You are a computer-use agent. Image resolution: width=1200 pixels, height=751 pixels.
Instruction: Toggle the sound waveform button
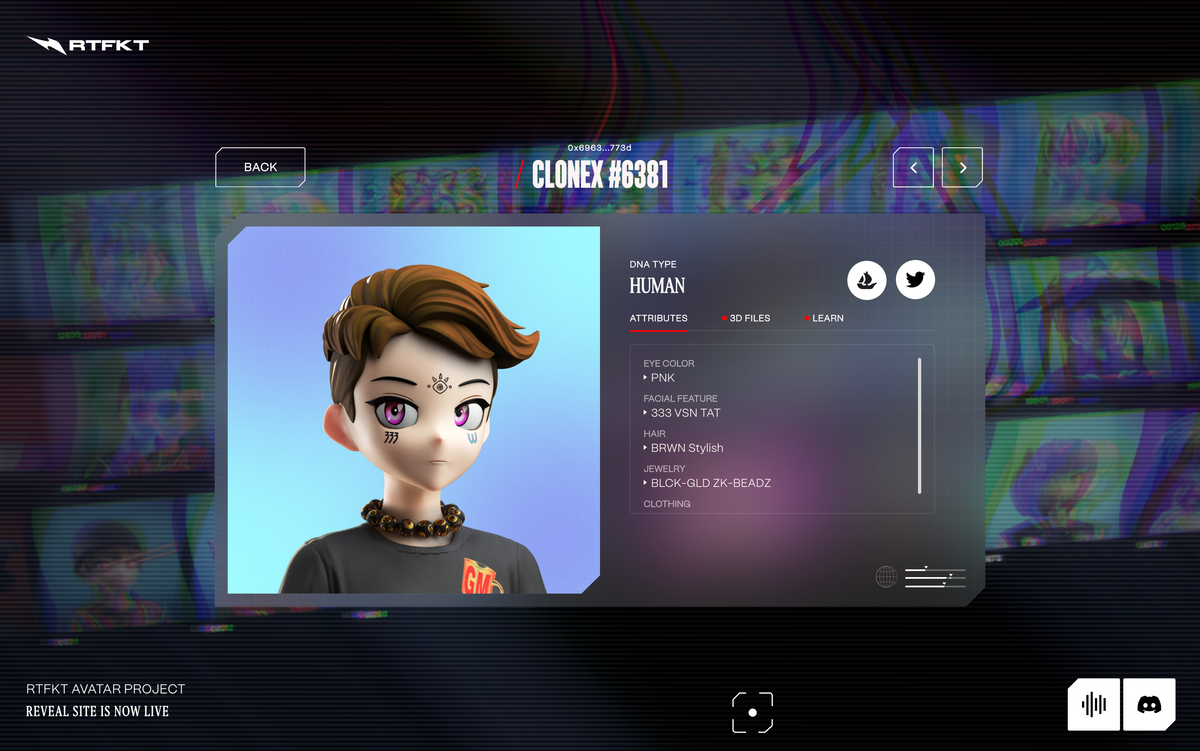click(1093, 704)
